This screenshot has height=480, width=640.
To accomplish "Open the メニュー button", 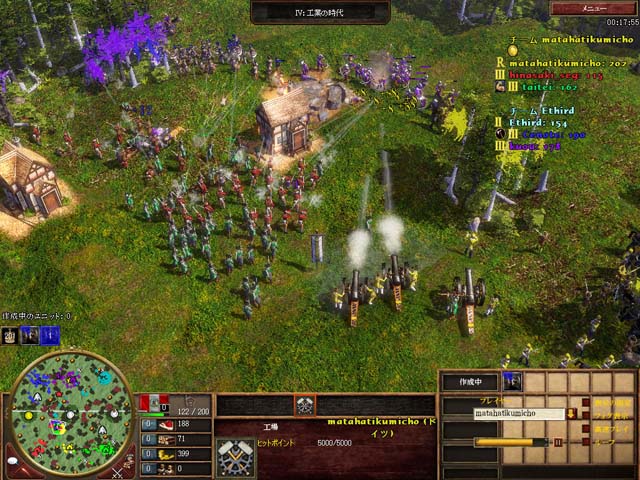I will 593,8.
